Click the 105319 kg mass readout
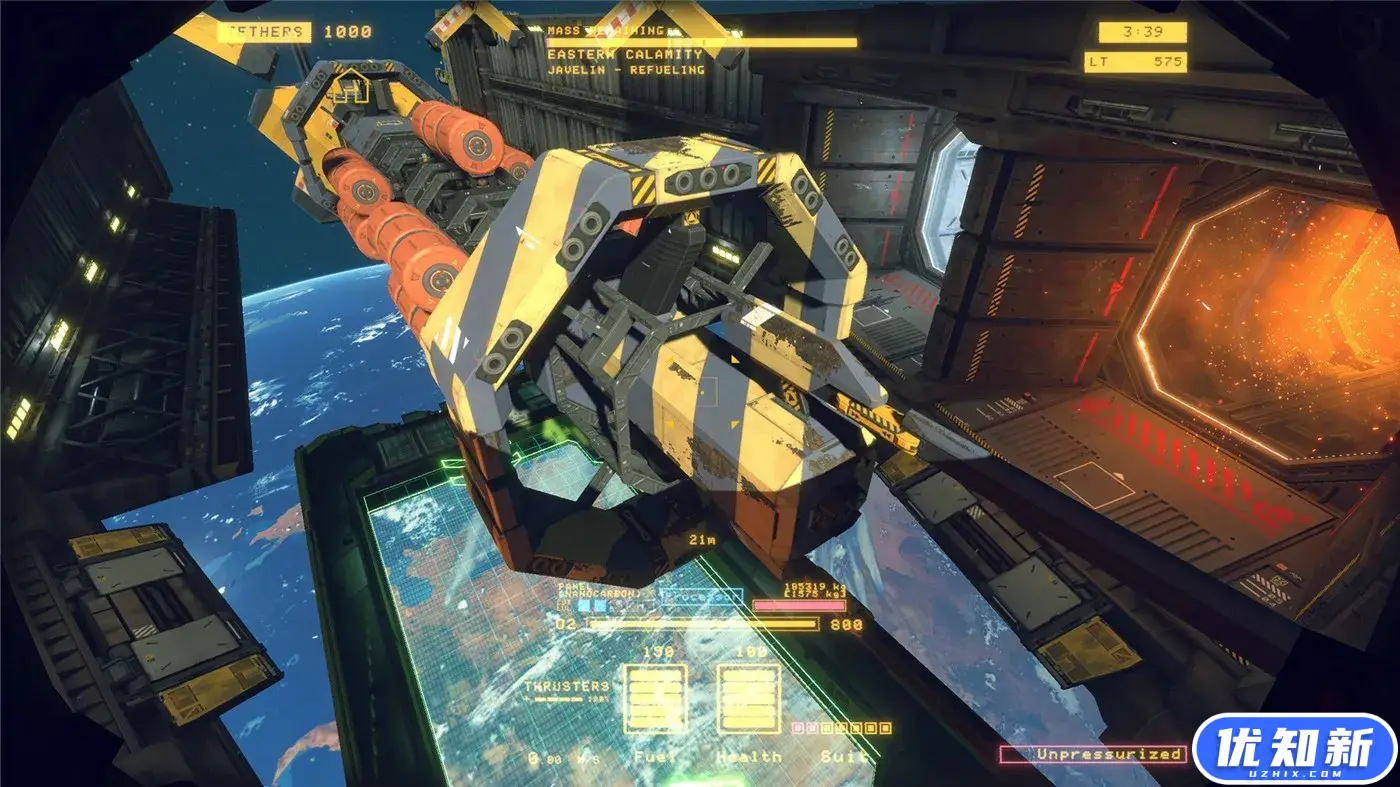The image size is (1400, 787). [x=814, y=586]
